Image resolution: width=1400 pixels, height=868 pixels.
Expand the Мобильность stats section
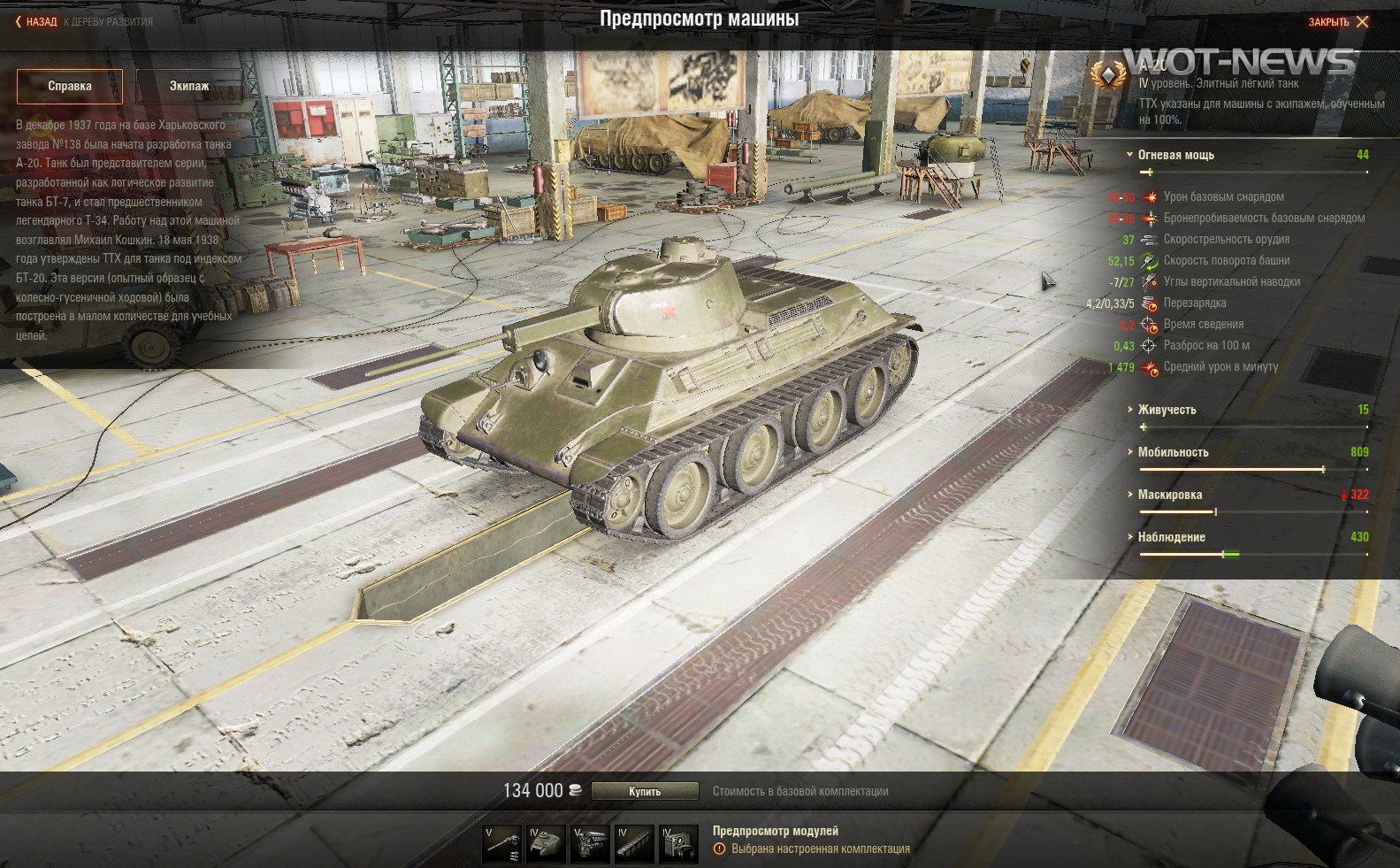pyautogui.click(x=1173, y=452)
